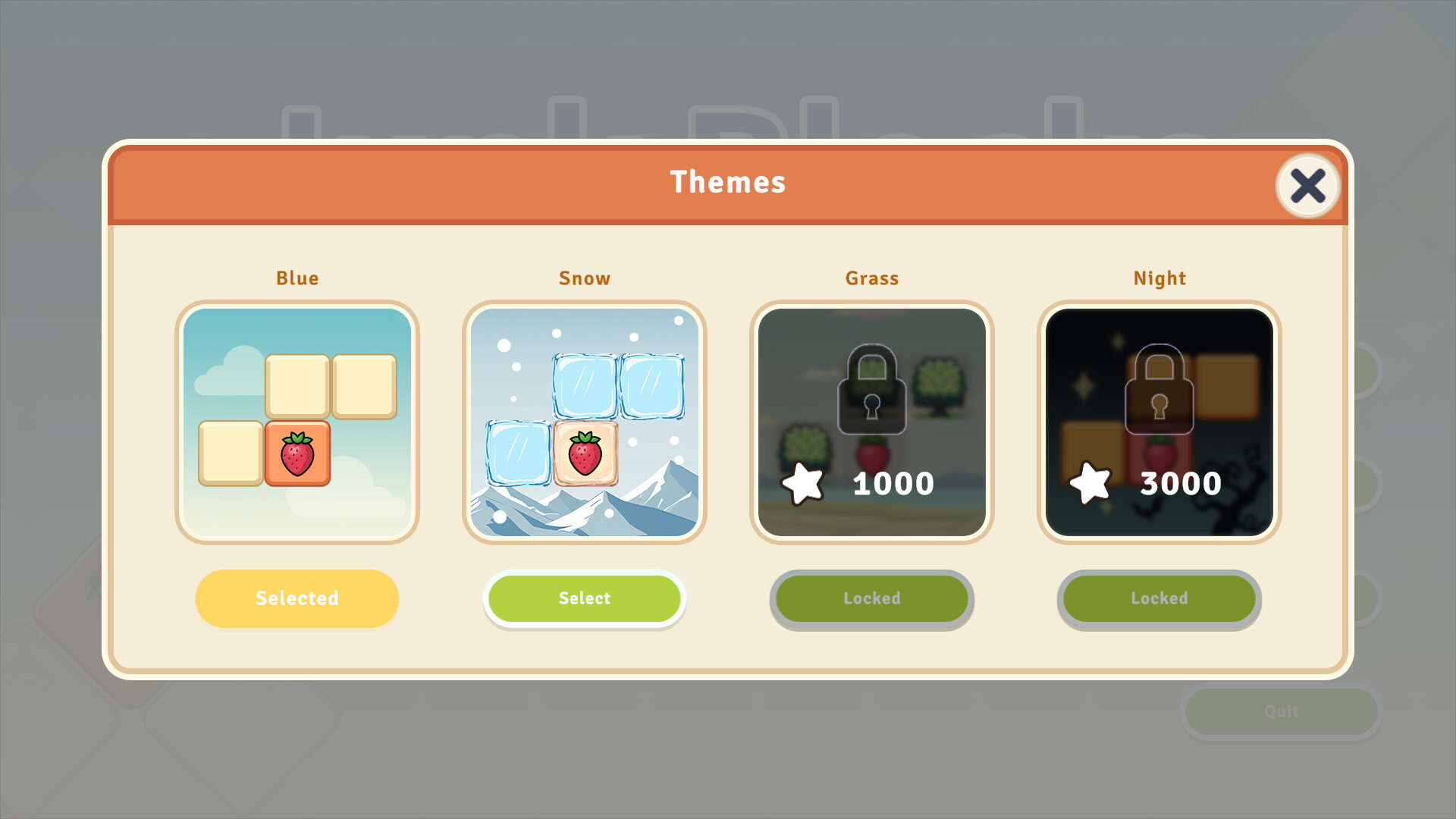1456x819 pixels.
Task: Click the strawberry block in the Snow preview
Action: pyautogui.click(x=585, y=453)
